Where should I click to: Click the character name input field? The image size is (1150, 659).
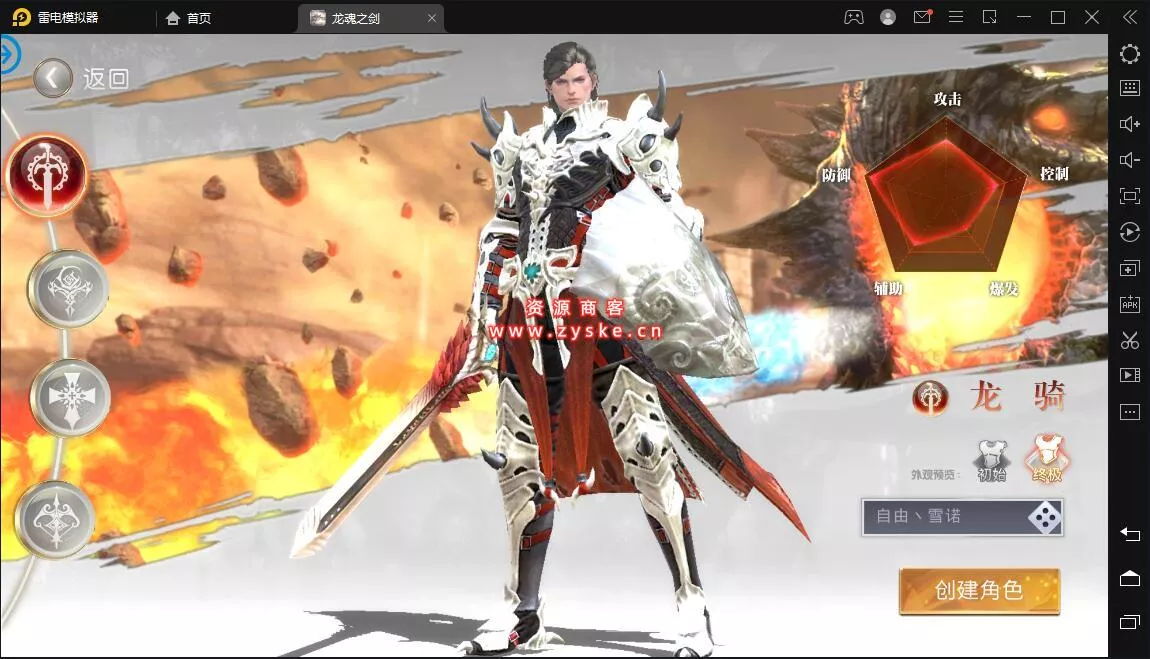[940, 517]
